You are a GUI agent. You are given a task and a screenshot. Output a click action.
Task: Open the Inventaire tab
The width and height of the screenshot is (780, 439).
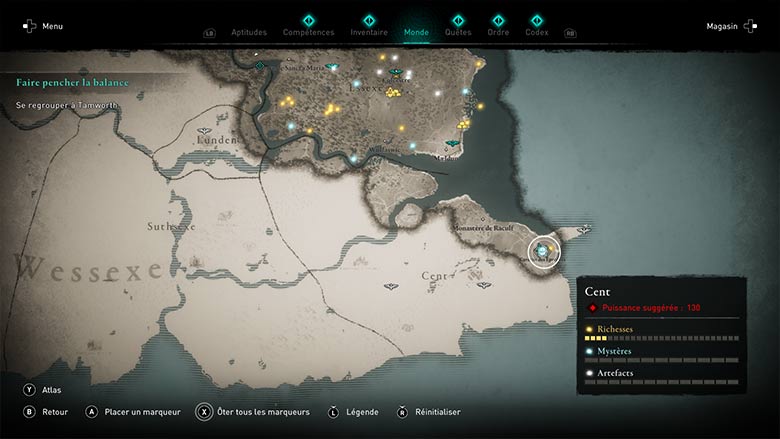(369, 32)
